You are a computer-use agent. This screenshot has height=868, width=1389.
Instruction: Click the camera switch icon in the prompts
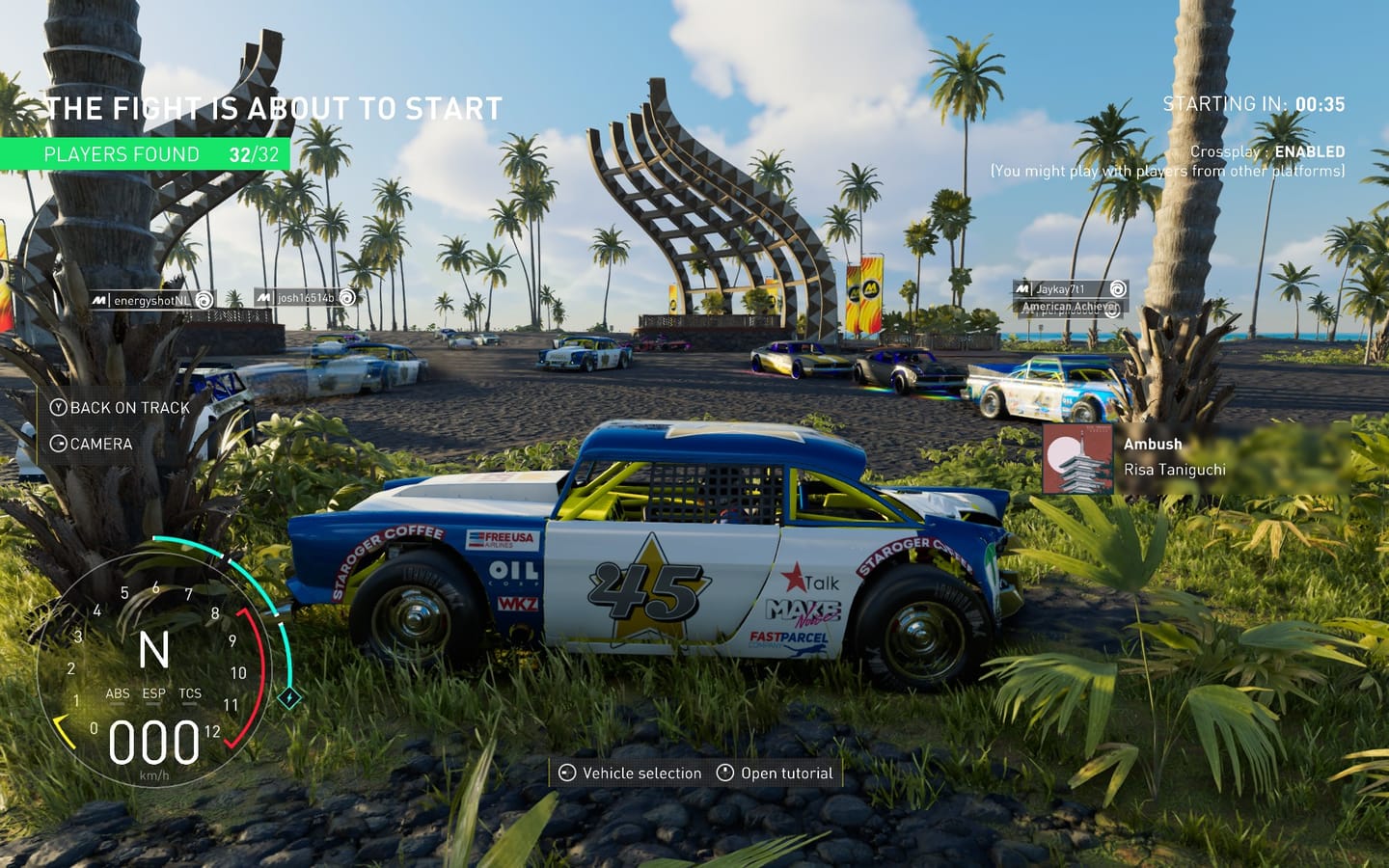pos(59,445)
